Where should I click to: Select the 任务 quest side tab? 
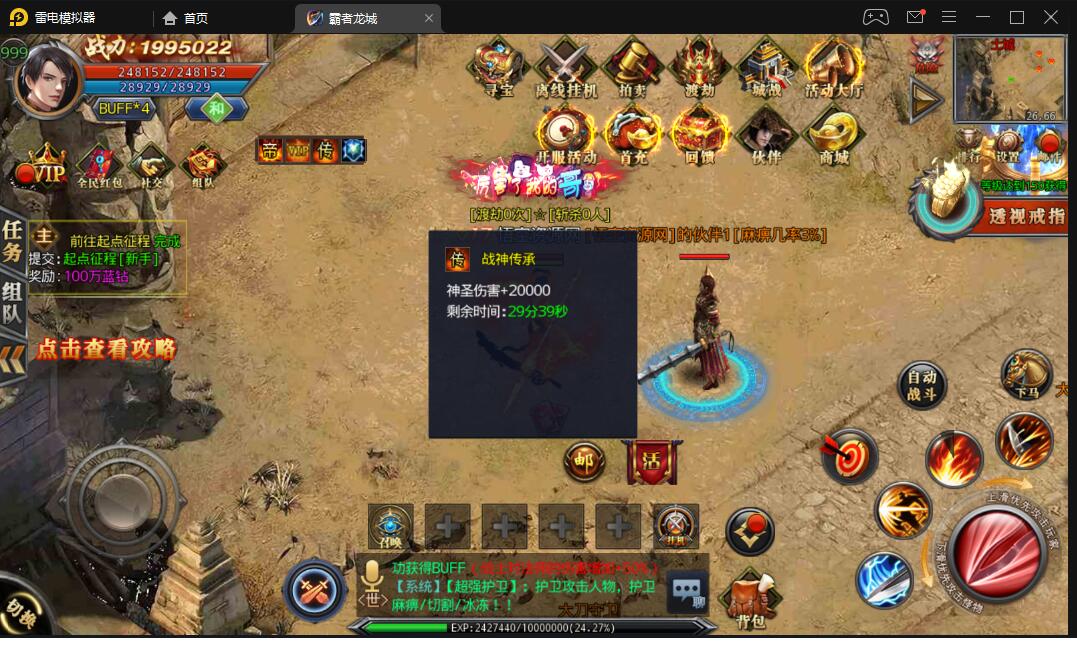[x=12, y=241]
